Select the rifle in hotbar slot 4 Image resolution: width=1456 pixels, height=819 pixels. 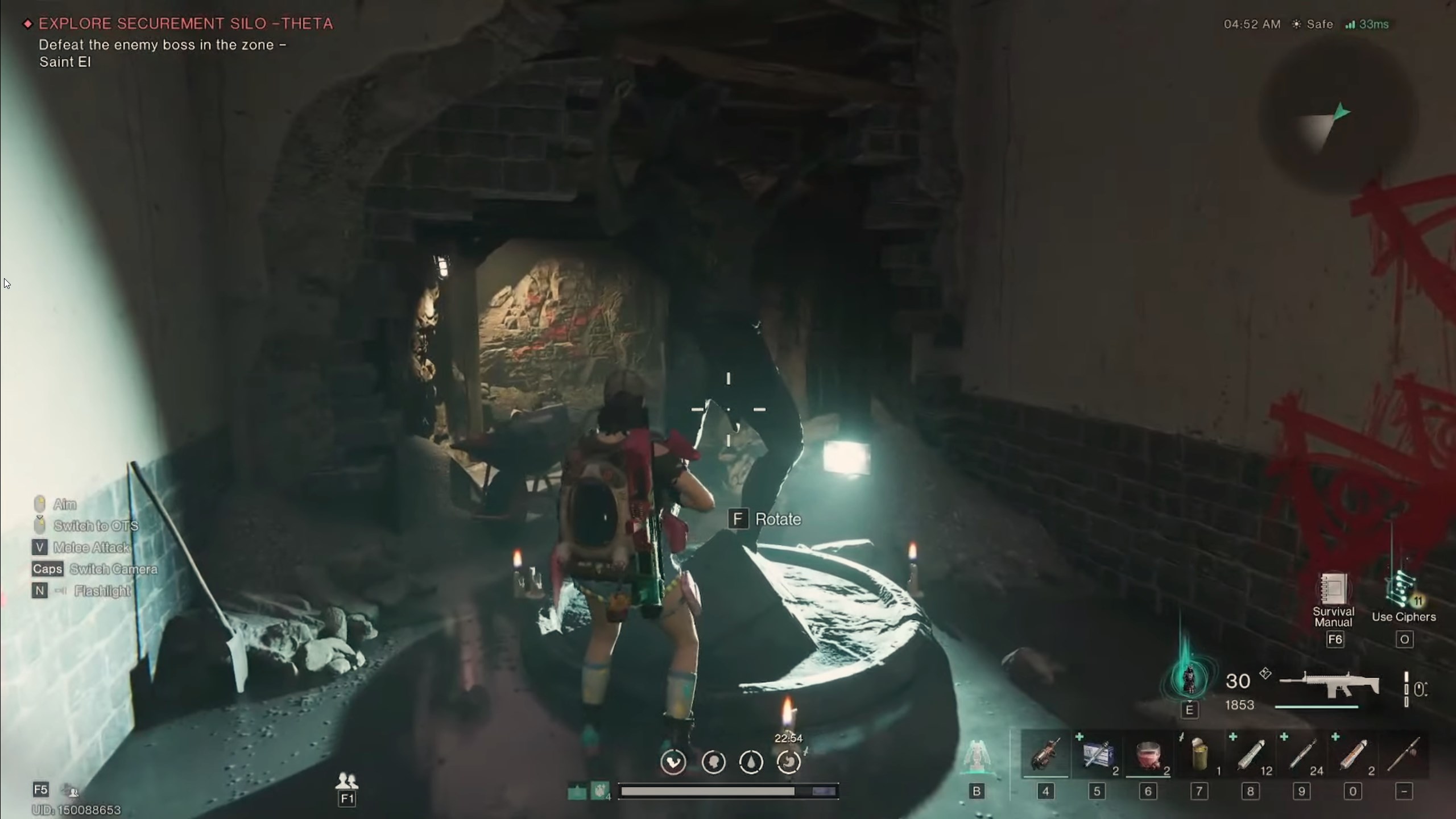coord(1045,755)
